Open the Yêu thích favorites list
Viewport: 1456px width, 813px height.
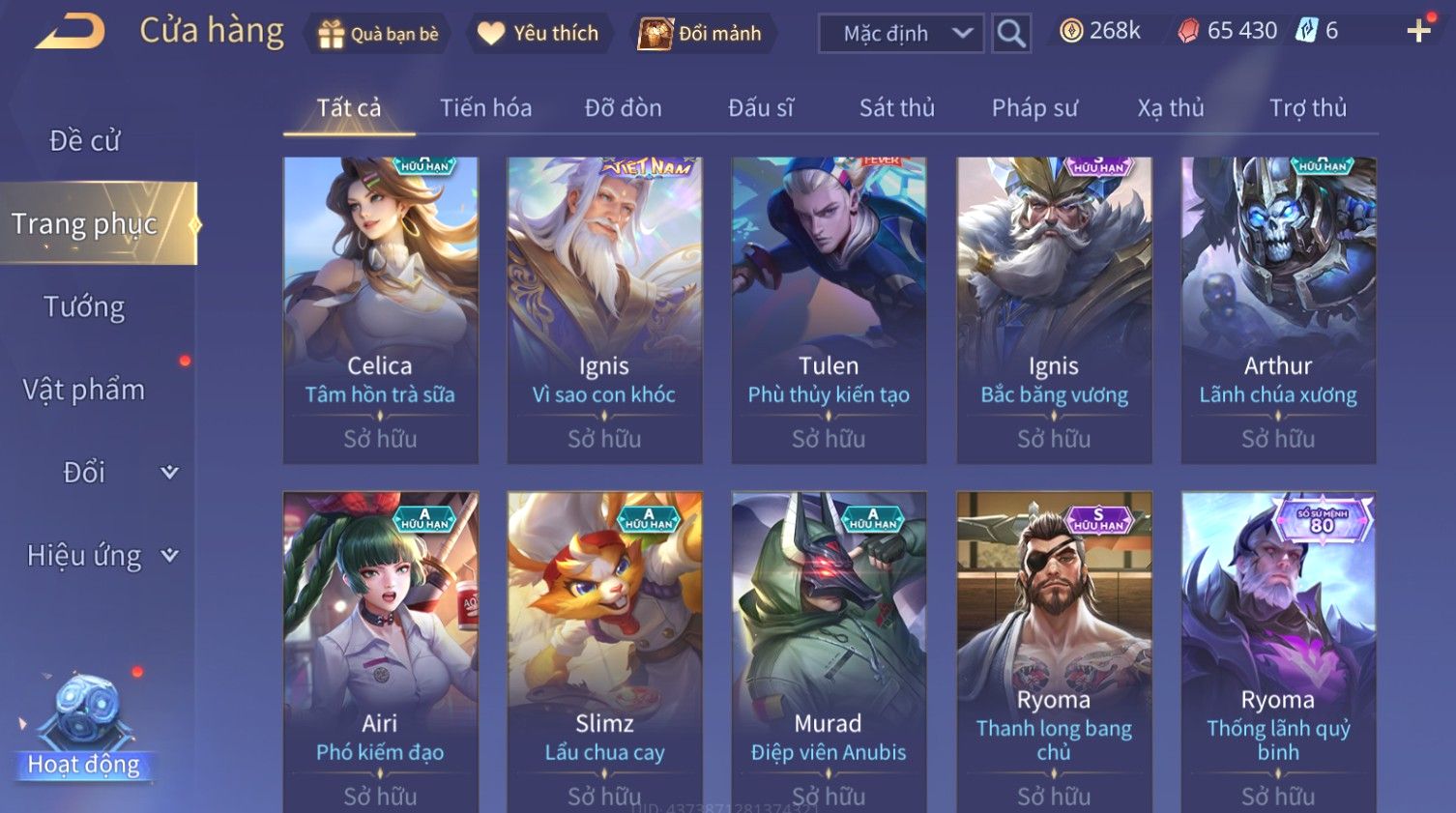(539, 34)
